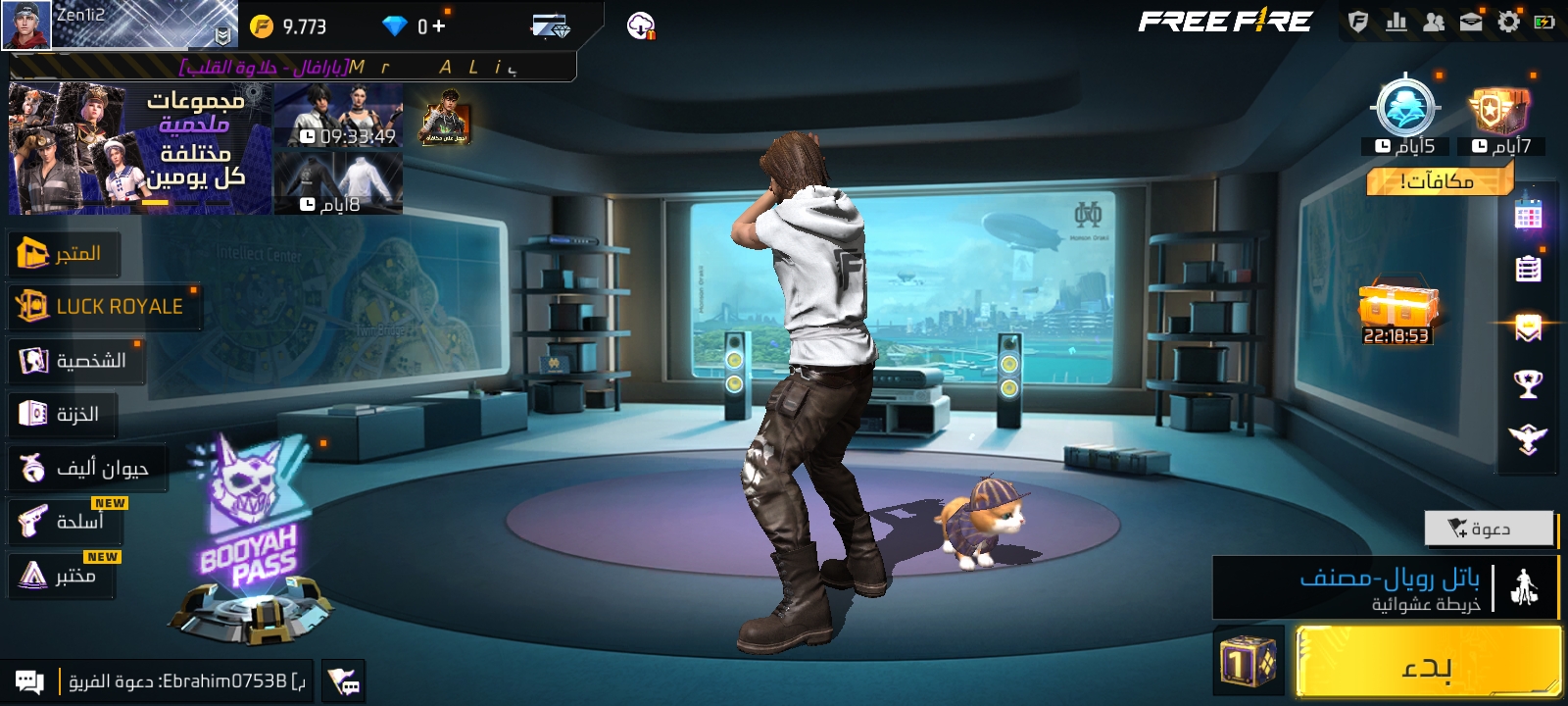Open player profile Zen1i2
The width and height of the screenshot is (1568, 706).
click(x=27, y=25)
